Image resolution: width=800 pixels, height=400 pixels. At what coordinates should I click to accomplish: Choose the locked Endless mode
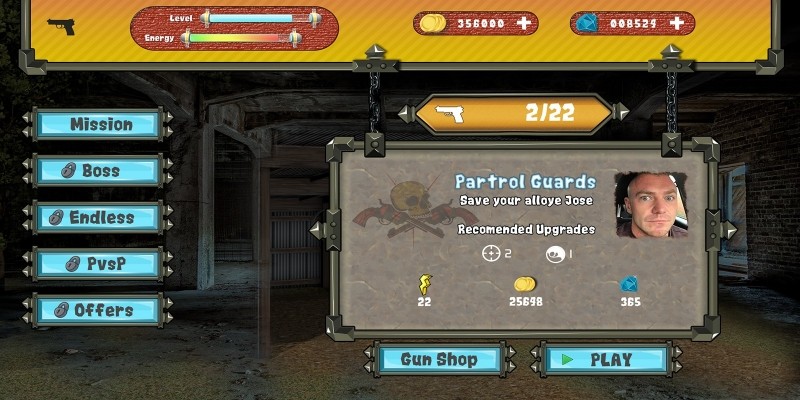point(99,217)
